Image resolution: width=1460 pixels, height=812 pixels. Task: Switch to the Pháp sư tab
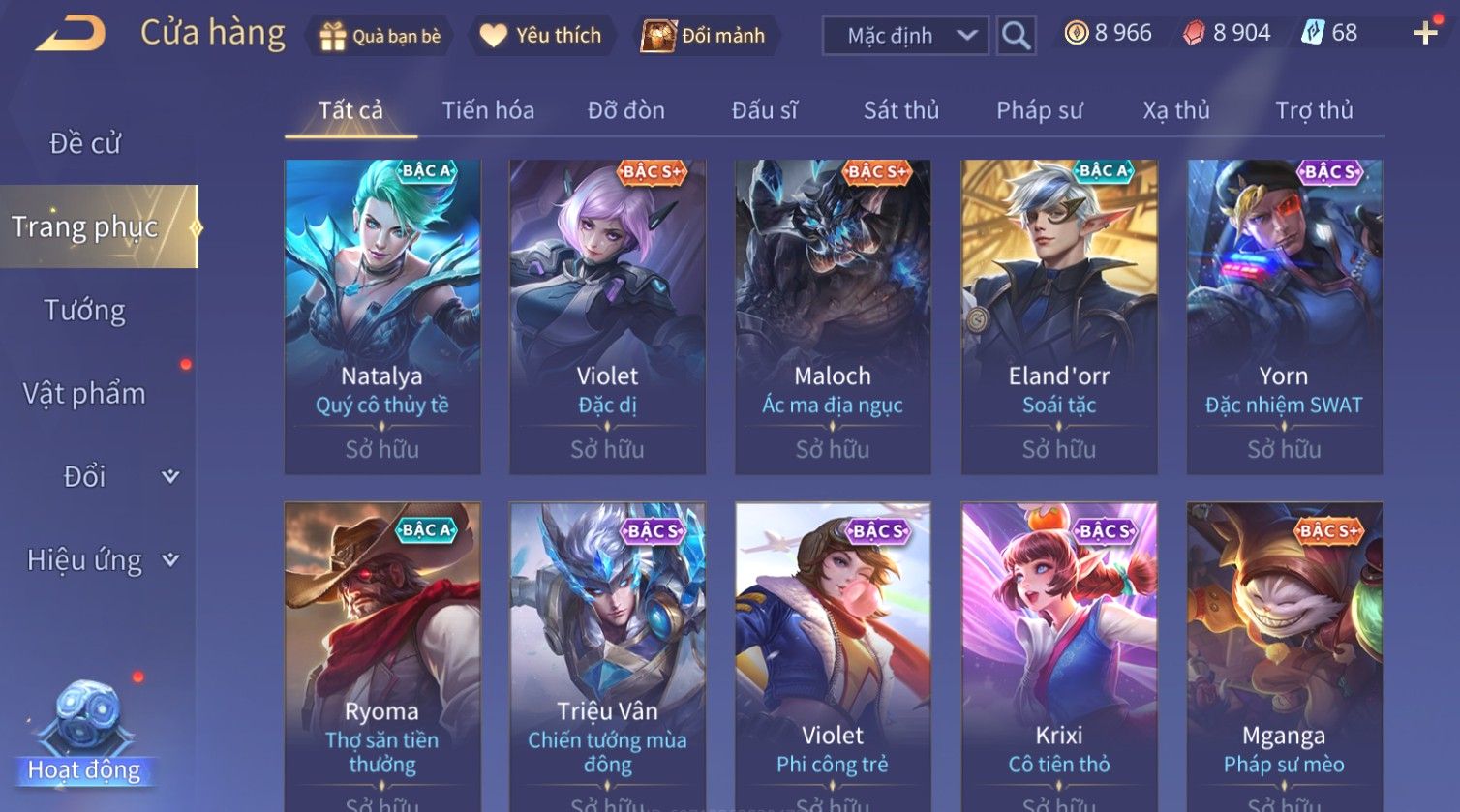click(1039, 110)
